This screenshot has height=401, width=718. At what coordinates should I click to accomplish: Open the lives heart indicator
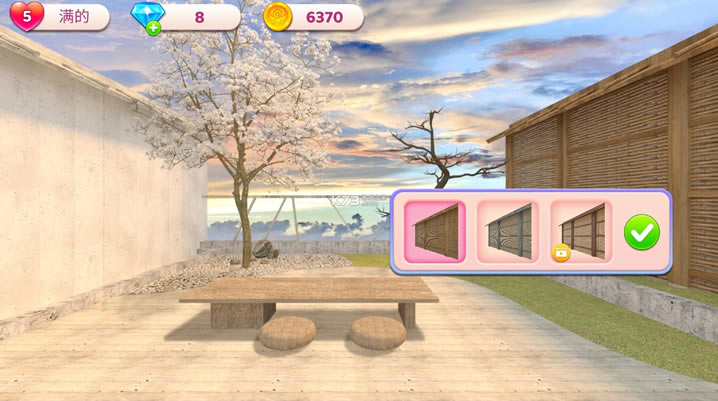click(26, 16)
